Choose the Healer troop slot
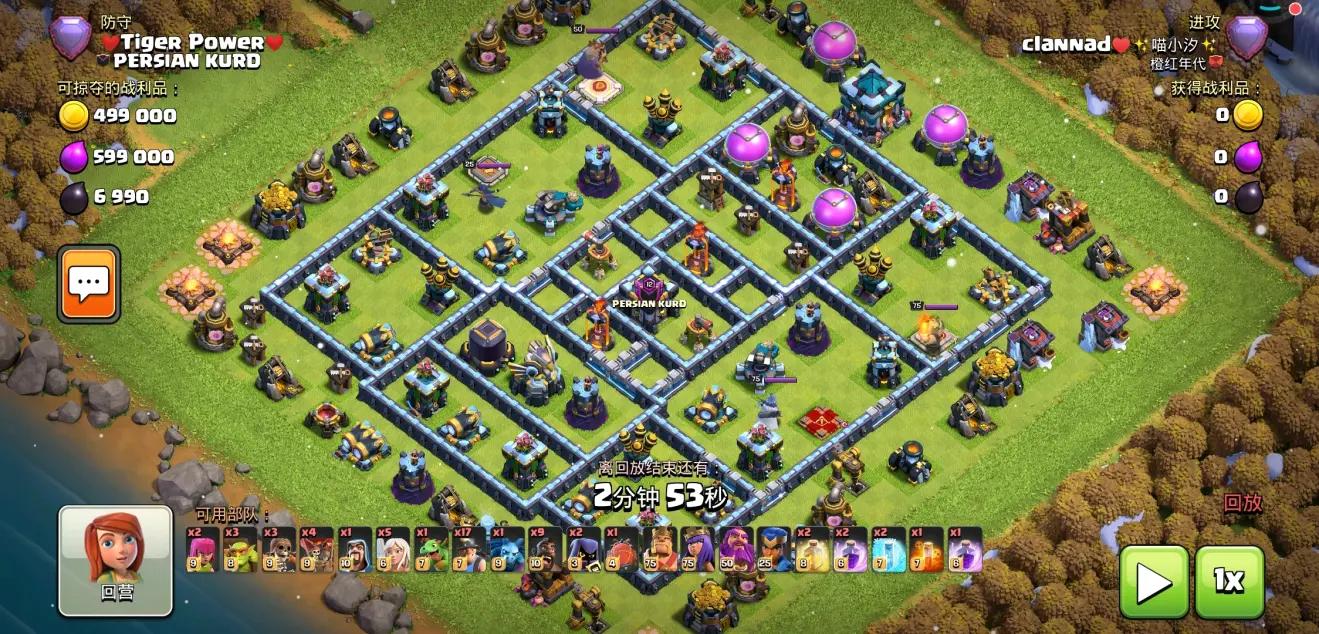This screenshot has width=1319, height=634. pos(391,549)
